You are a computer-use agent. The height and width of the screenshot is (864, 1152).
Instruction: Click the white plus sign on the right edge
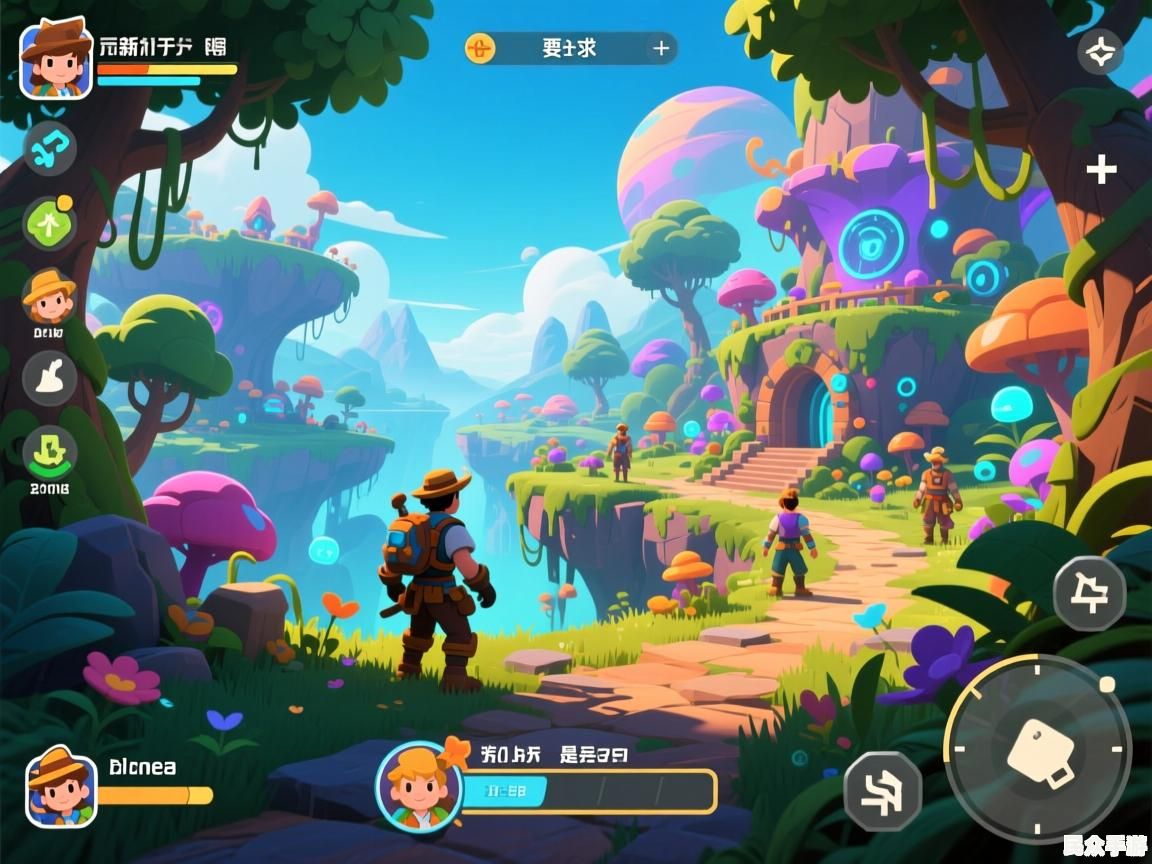coord(1101,170)
